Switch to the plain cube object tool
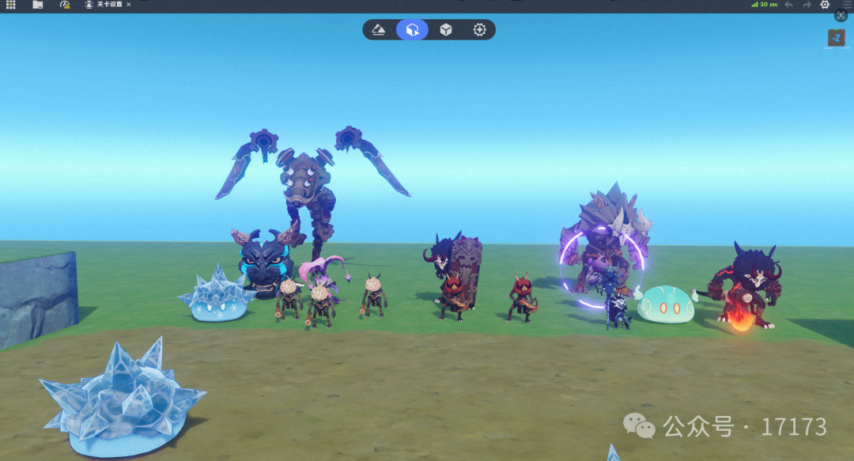 pos(446,30)
